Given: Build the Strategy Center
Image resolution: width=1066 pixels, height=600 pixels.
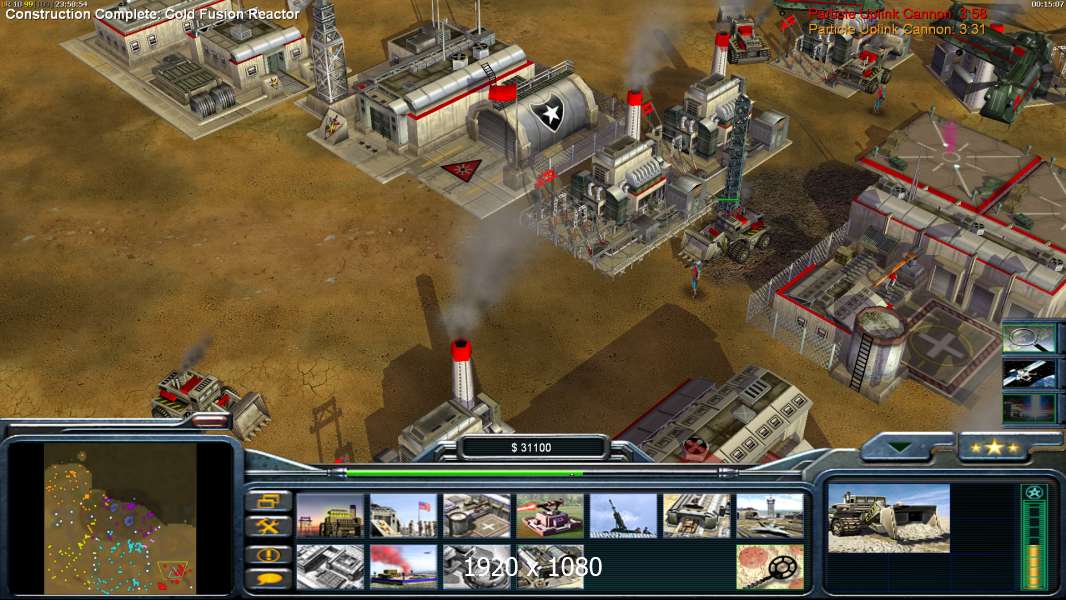Looking at the screenshot, I should [330, 566].
